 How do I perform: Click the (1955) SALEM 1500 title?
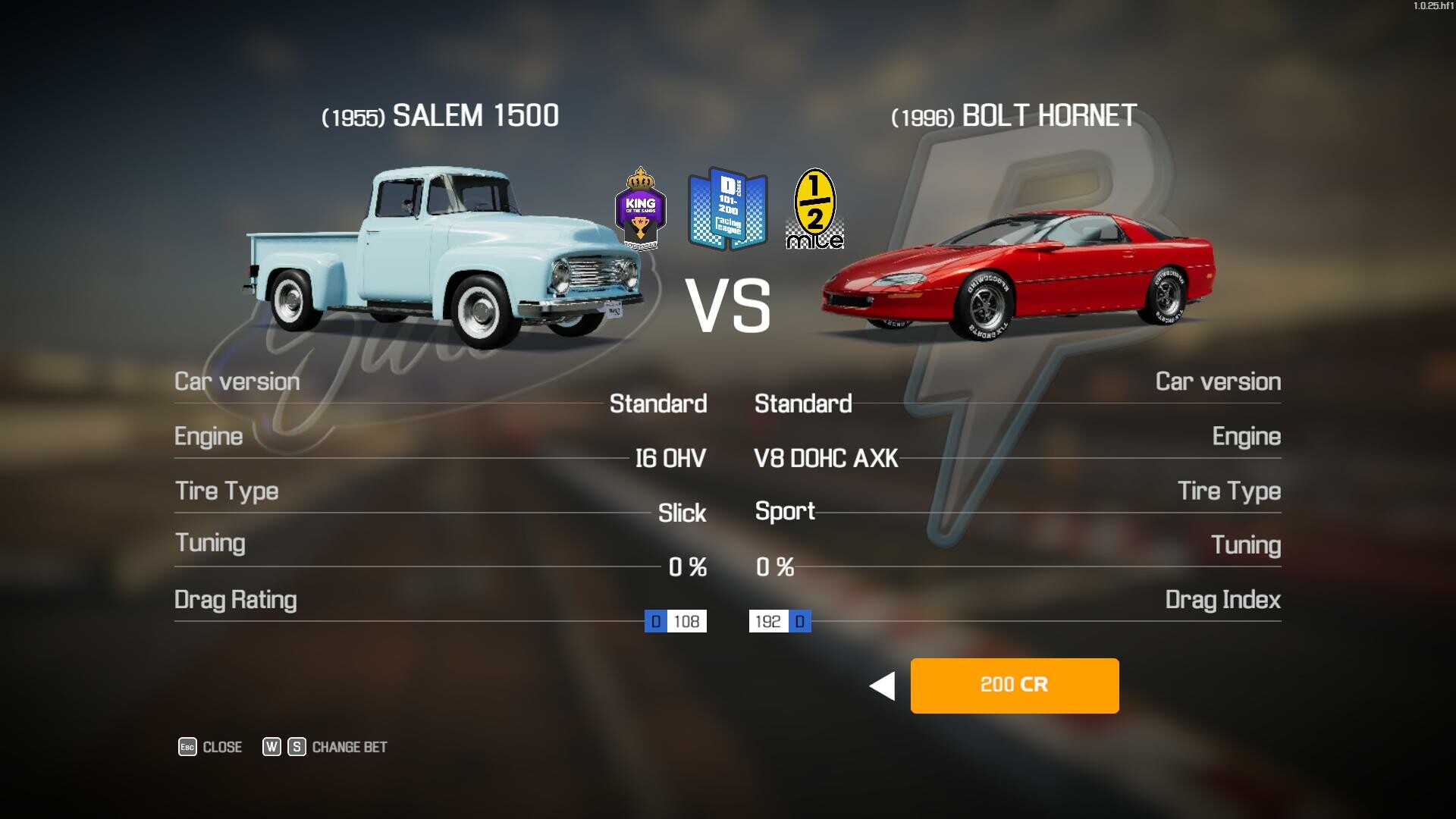(x=438, y=115)
